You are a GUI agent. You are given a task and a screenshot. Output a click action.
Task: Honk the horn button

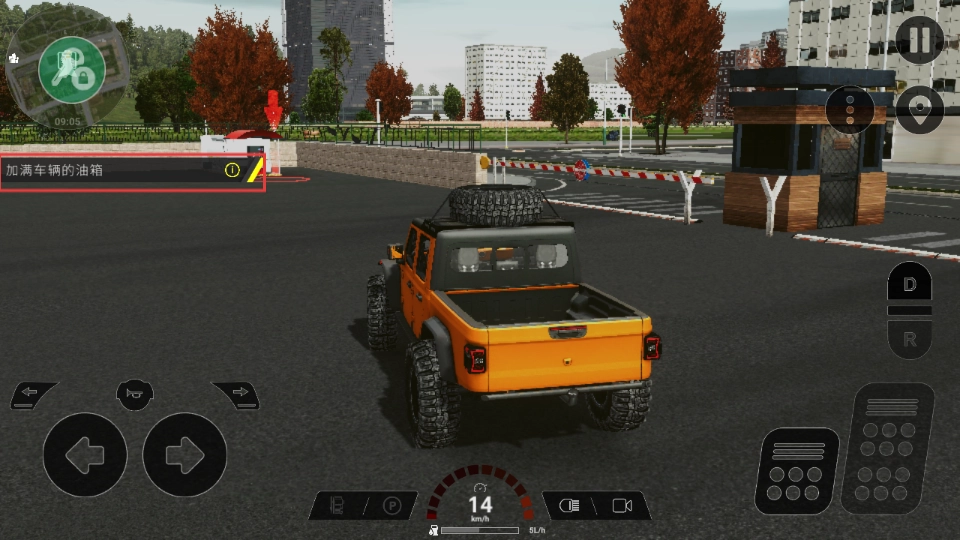pyautogui.click(x=134, y=392)
